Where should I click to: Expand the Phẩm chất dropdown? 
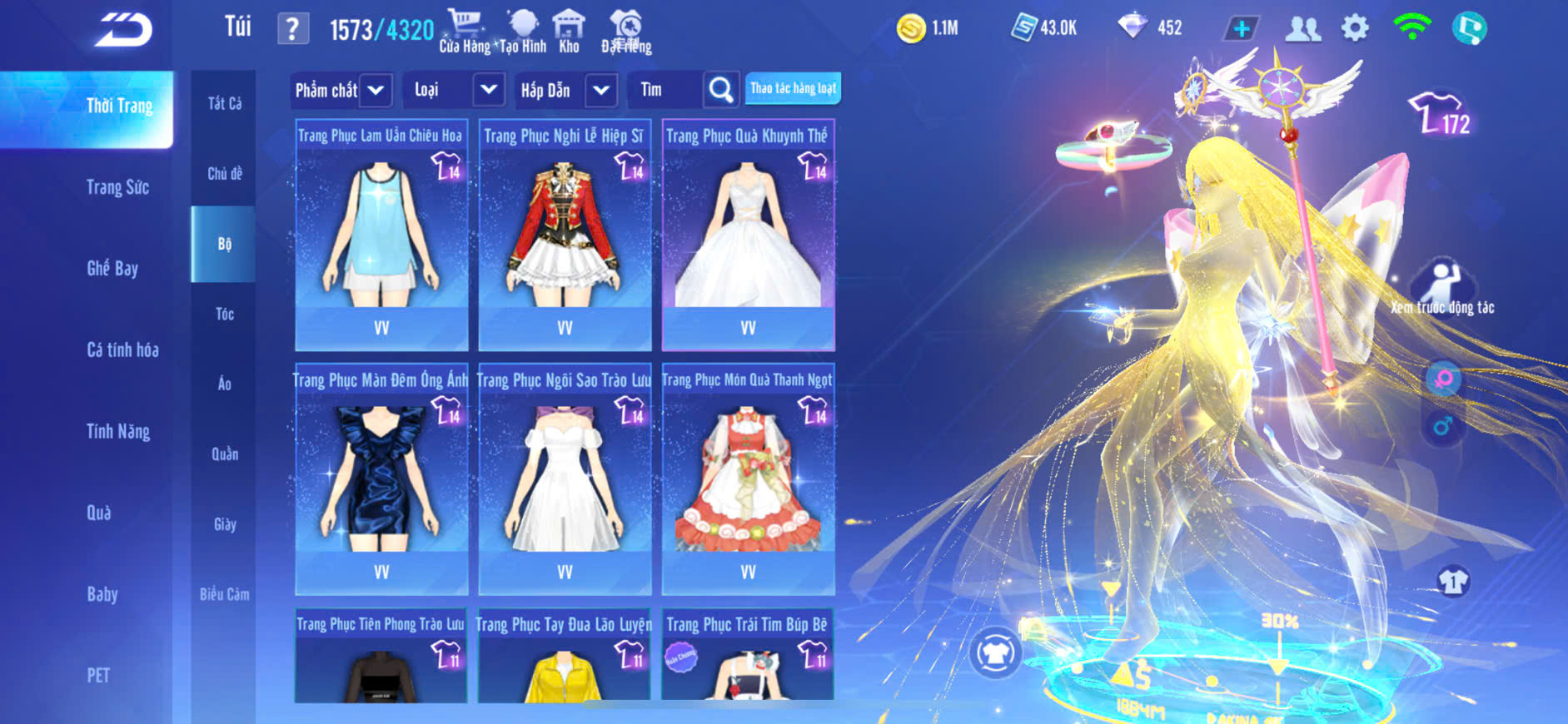pos(376,90)
